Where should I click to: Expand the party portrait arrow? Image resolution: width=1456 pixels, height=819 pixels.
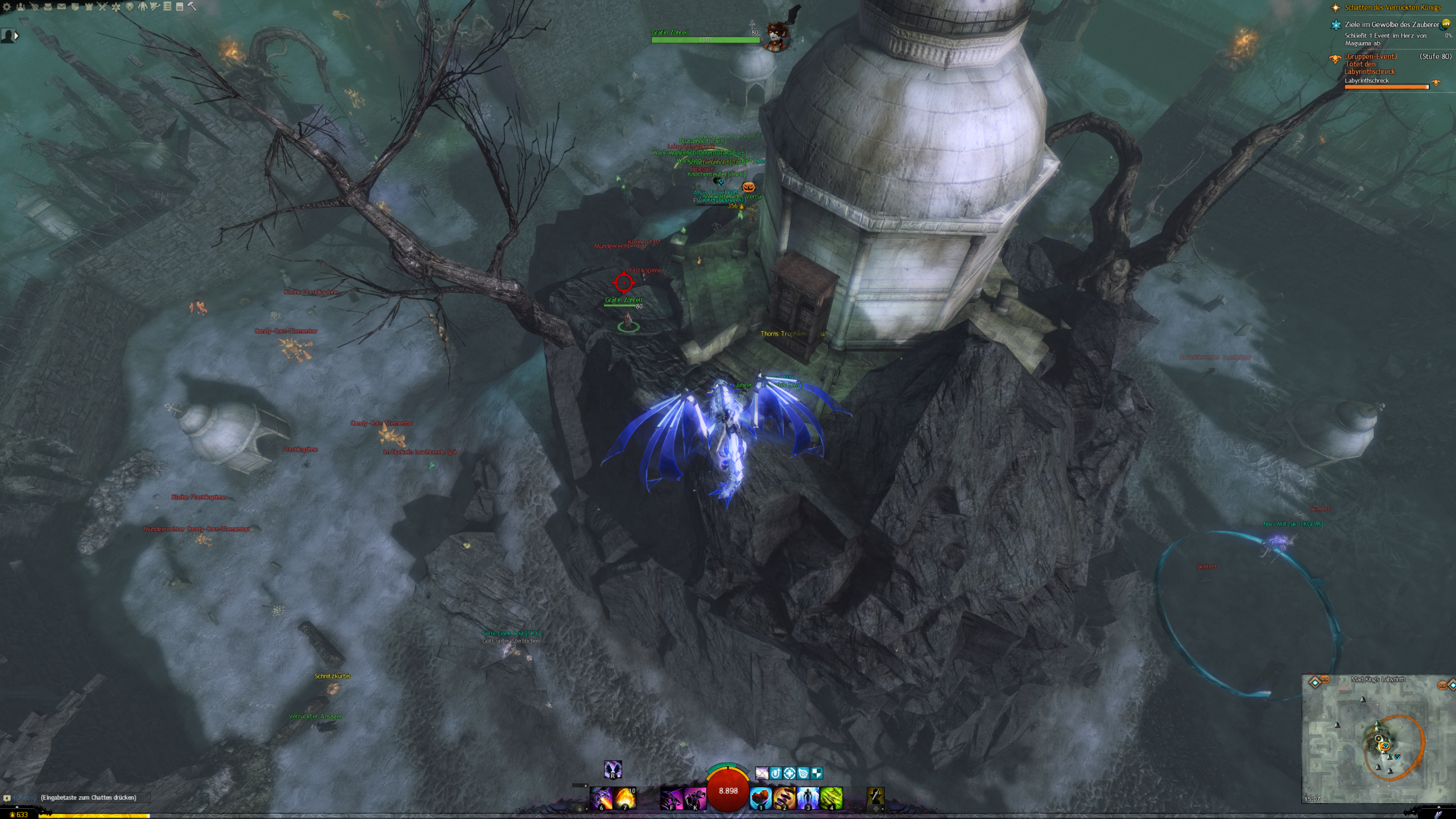[16, 36]
